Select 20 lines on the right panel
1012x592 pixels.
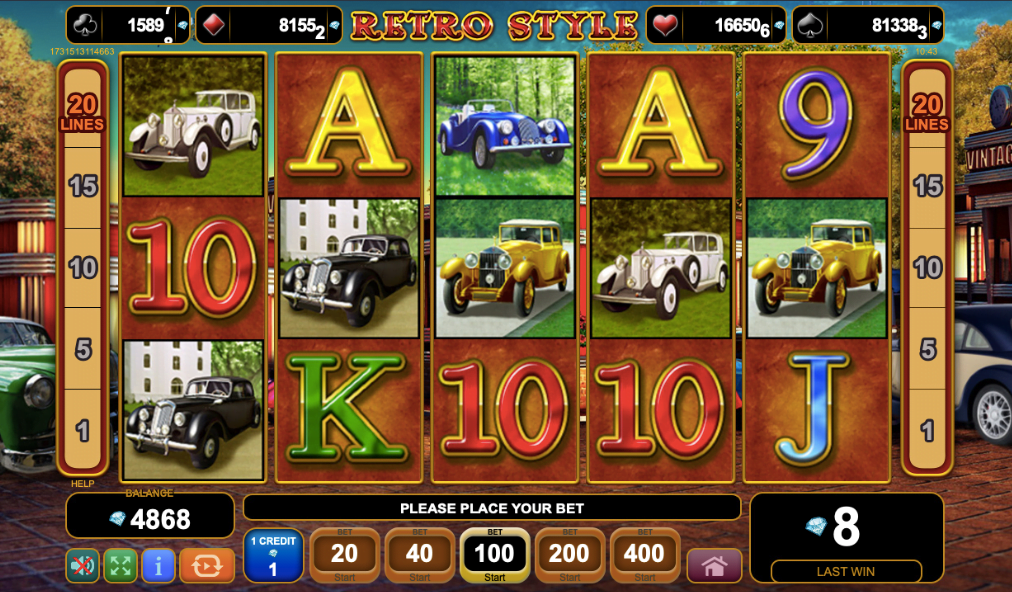(927, 112)
